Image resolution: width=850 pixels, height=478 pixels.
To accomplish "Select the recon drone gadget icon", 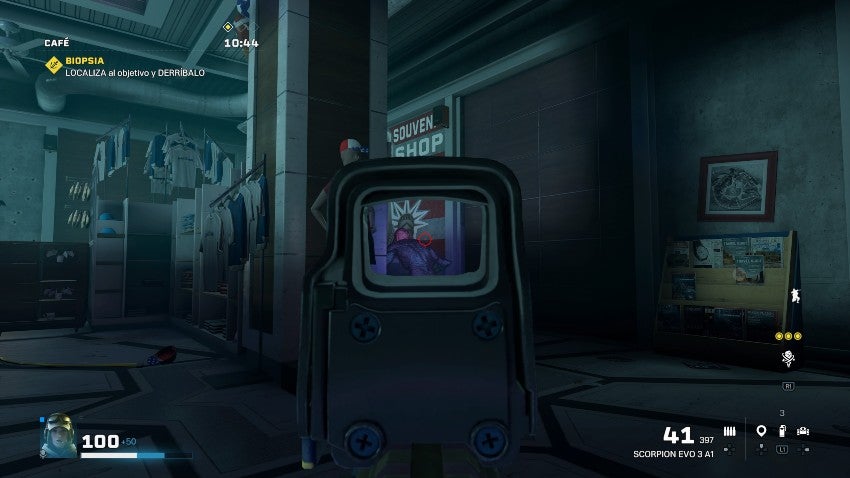I will click(803, 432).
